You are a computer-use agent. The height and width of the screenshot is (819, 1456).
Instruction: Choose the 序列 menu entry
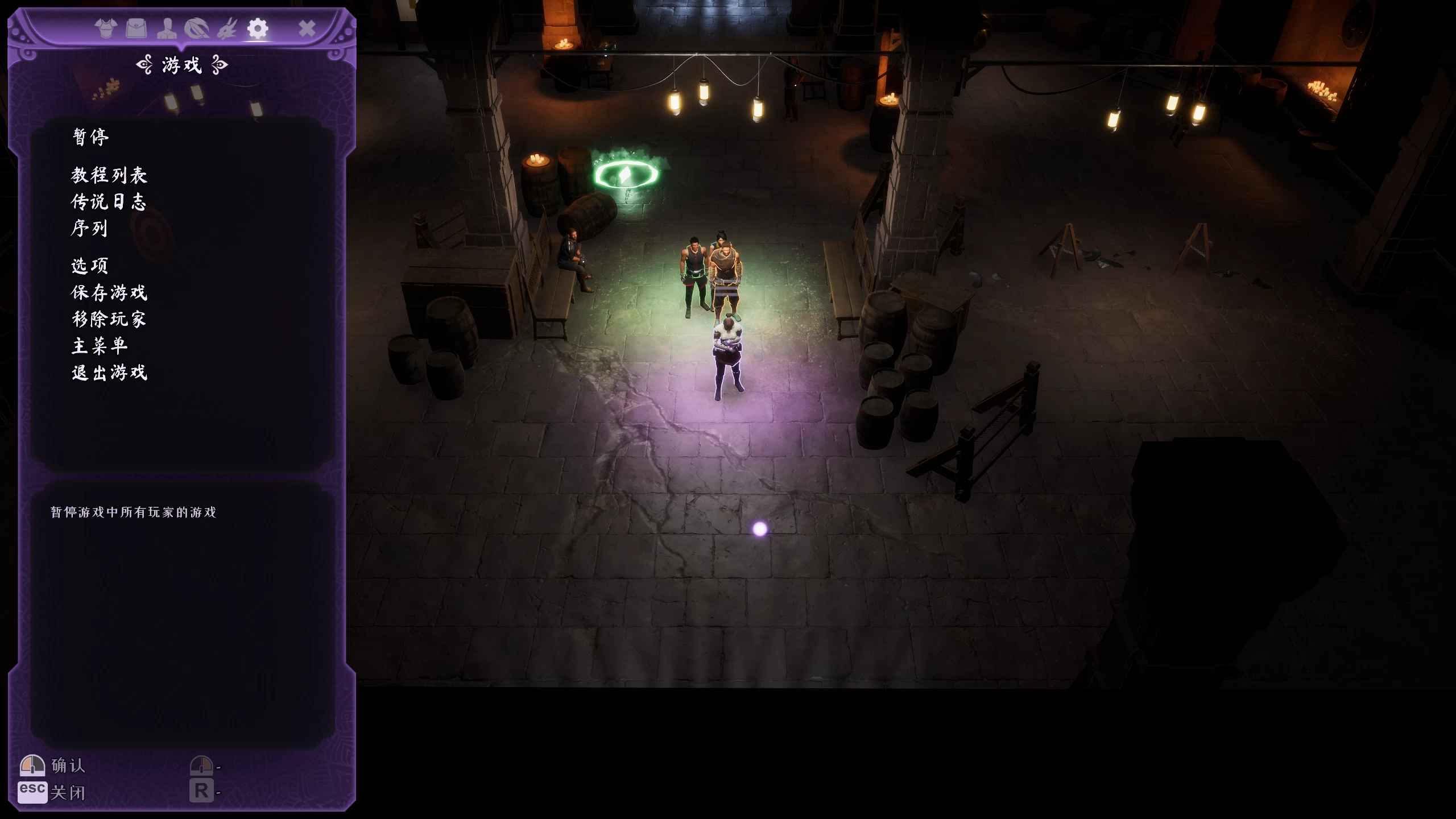click(89, 229)
